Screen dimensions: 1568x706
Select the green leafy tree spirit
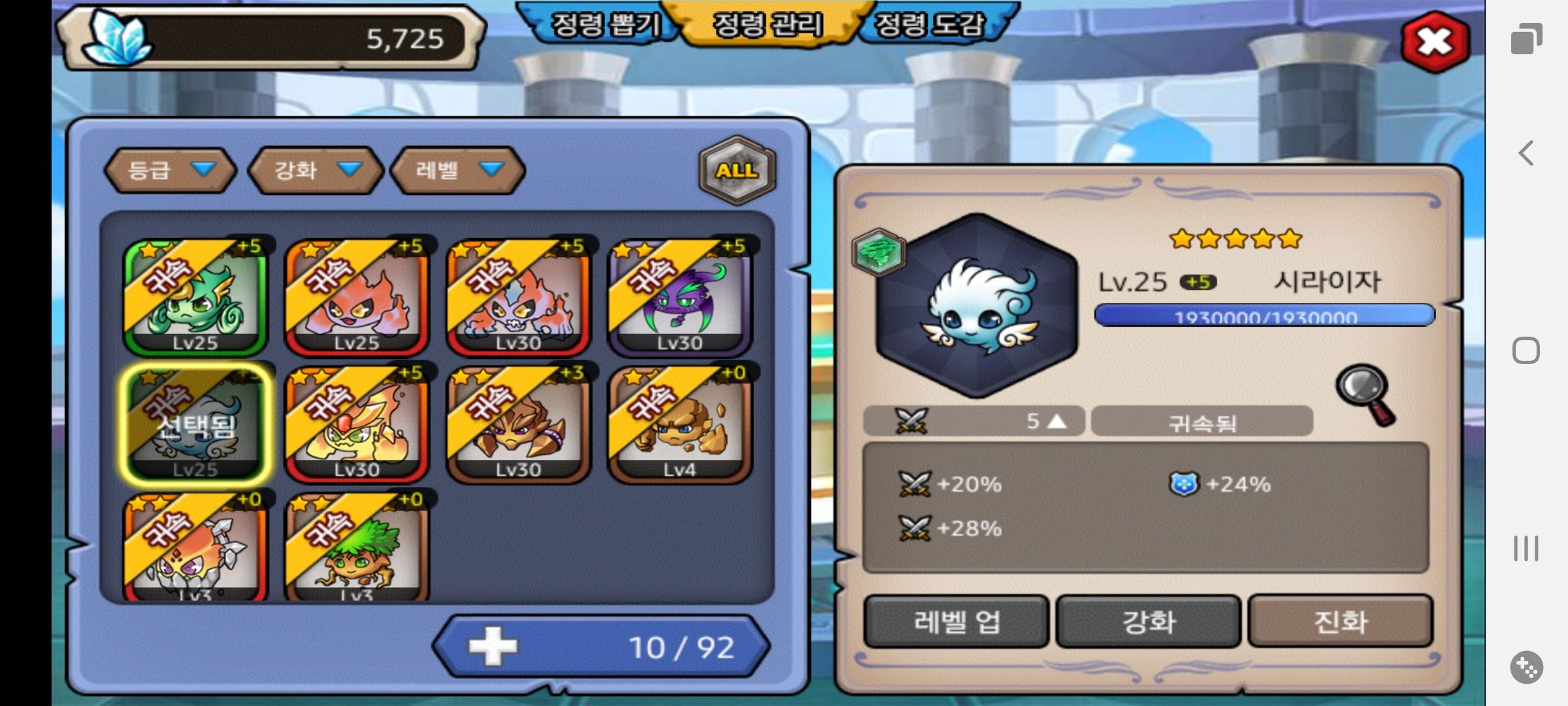[x=357, y=549]
